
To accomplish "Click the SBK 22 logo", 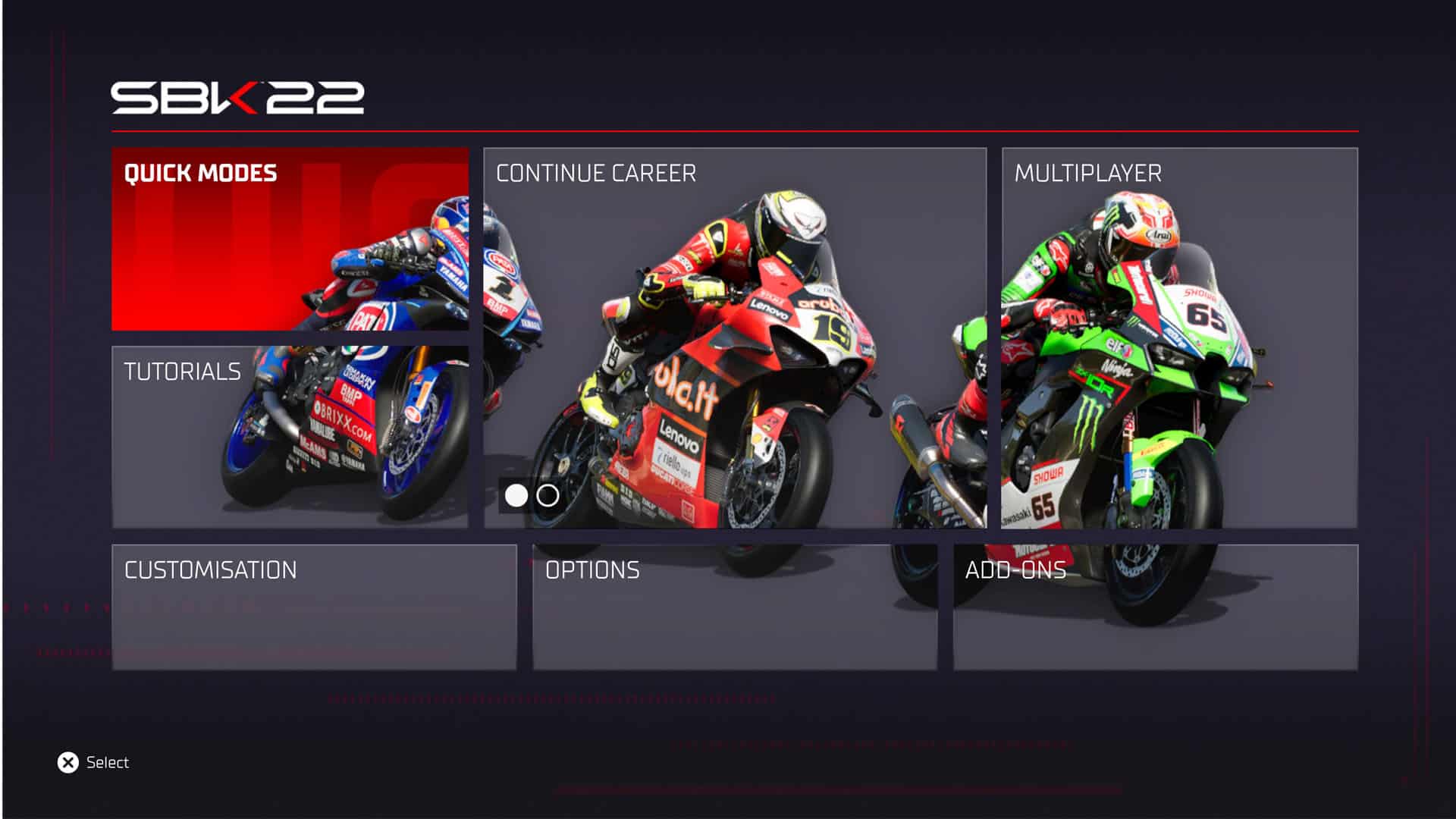I will 239,95.
